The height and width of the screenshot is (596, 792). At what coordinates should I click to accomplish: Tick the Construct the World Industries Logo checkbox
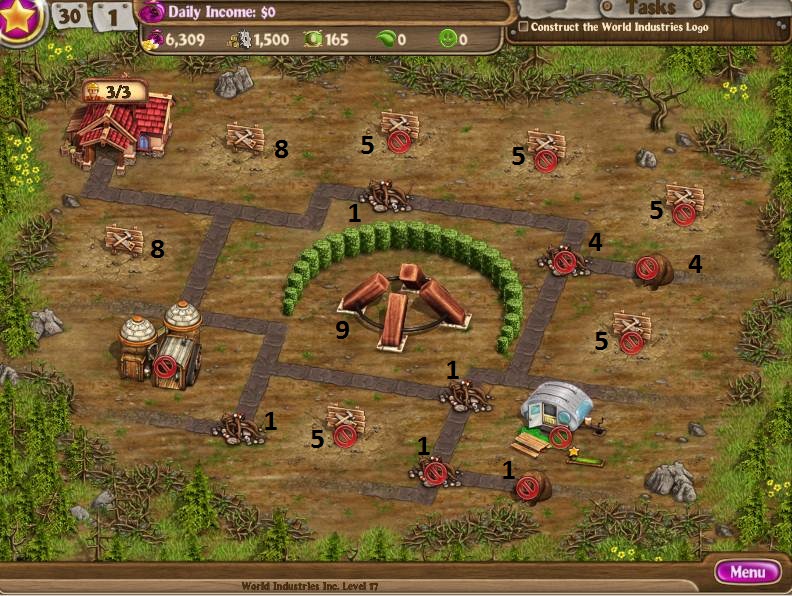point(524,27)
